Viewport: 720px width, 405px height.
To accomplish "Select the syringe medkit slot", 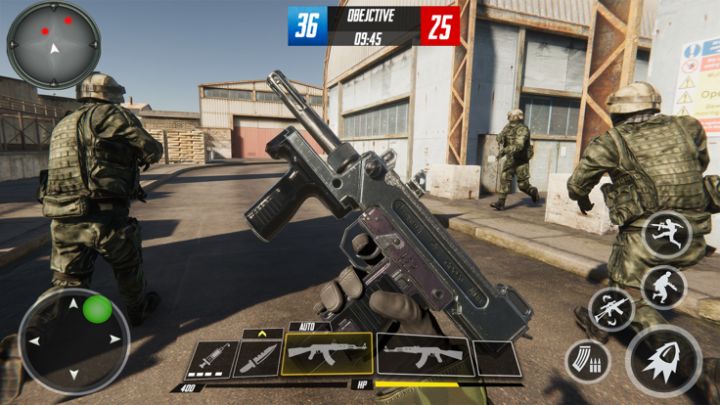I will point(209,358).
